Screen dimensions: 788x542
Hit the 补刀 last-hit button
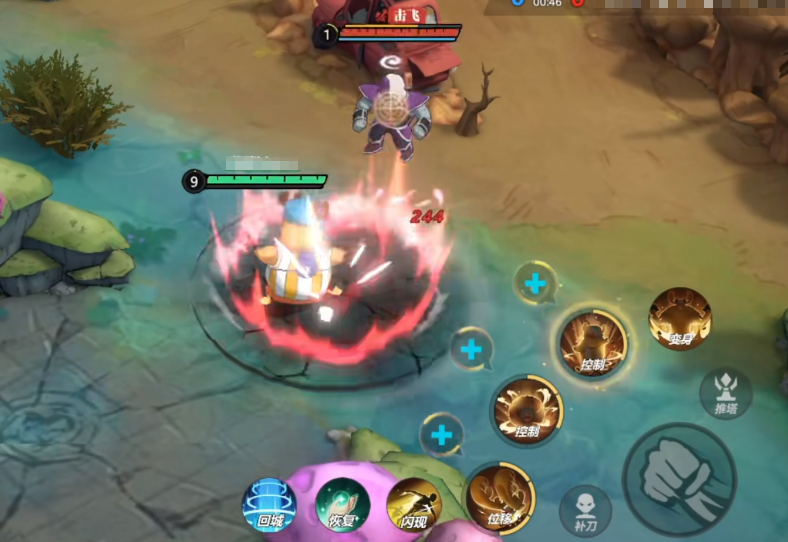[585, 510]
